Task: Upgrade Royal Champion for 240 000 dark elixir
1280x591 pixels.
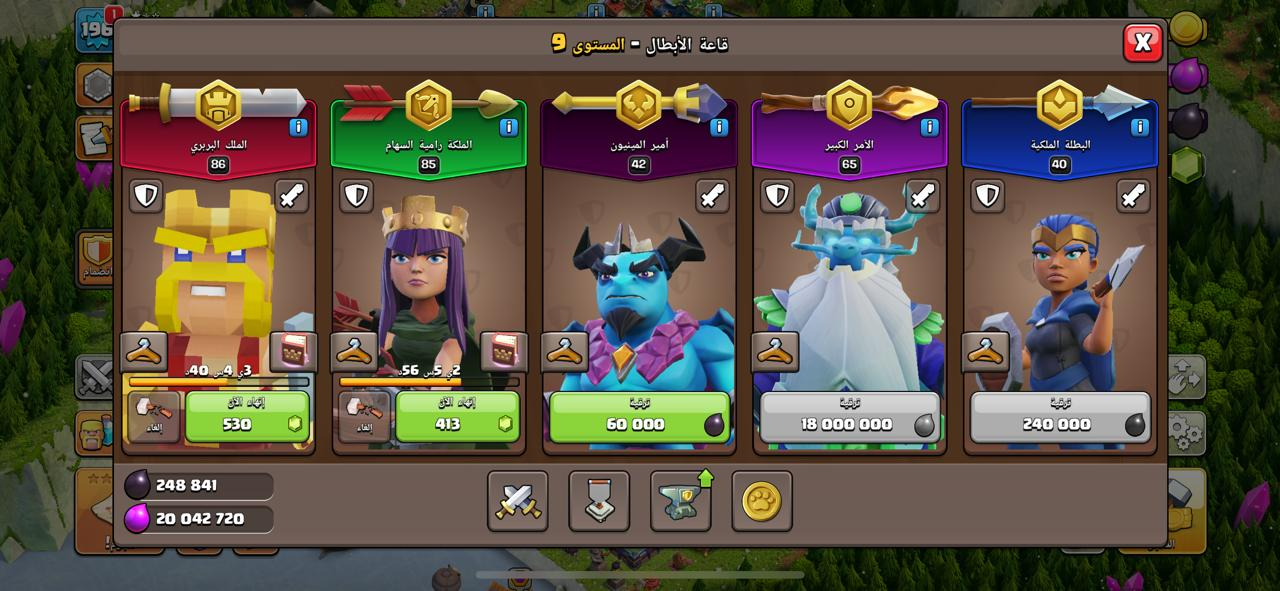Action: coord(1059,416)
